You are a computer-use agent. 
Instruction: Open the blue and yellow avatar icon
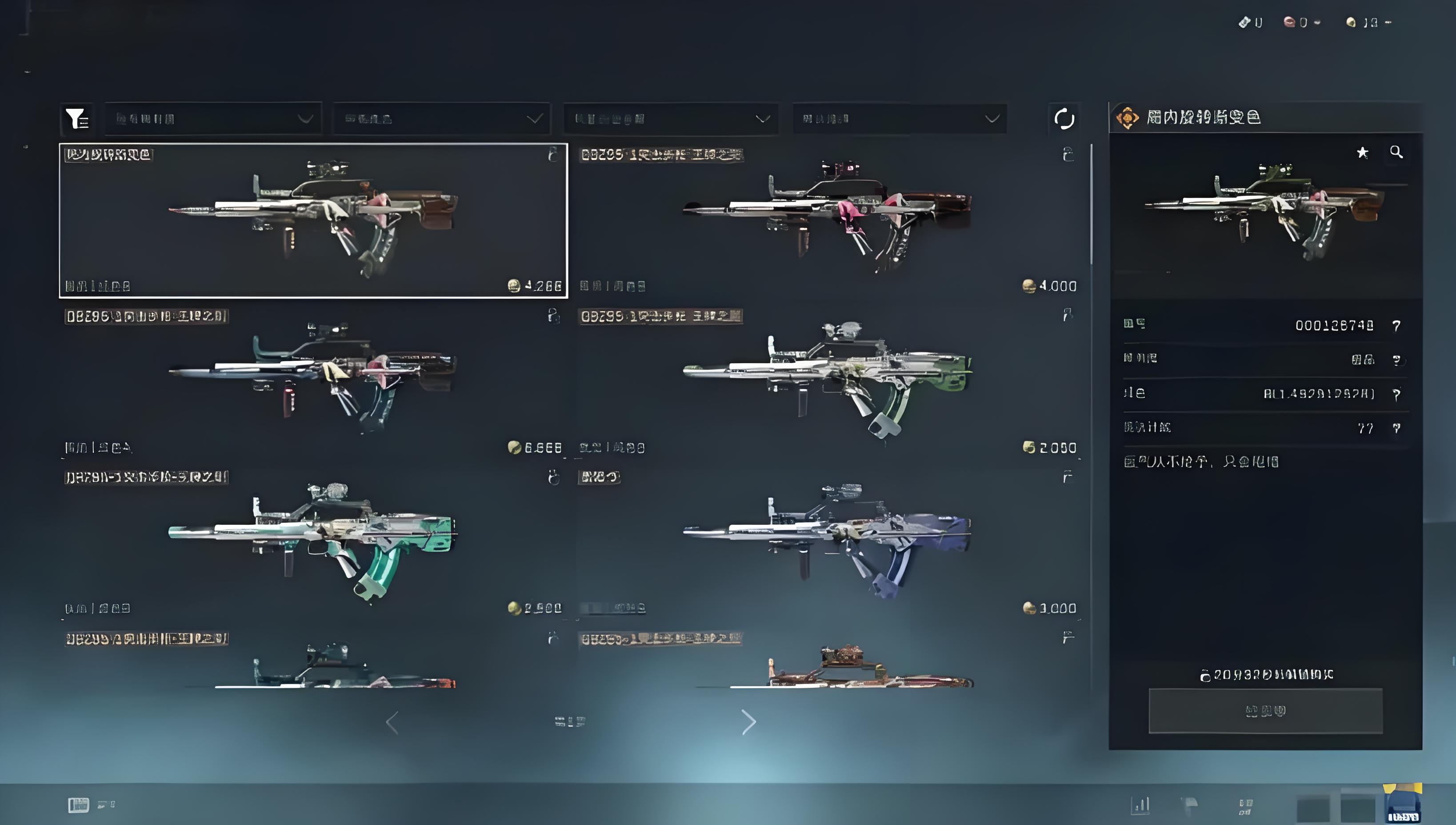coord(1403,804)
